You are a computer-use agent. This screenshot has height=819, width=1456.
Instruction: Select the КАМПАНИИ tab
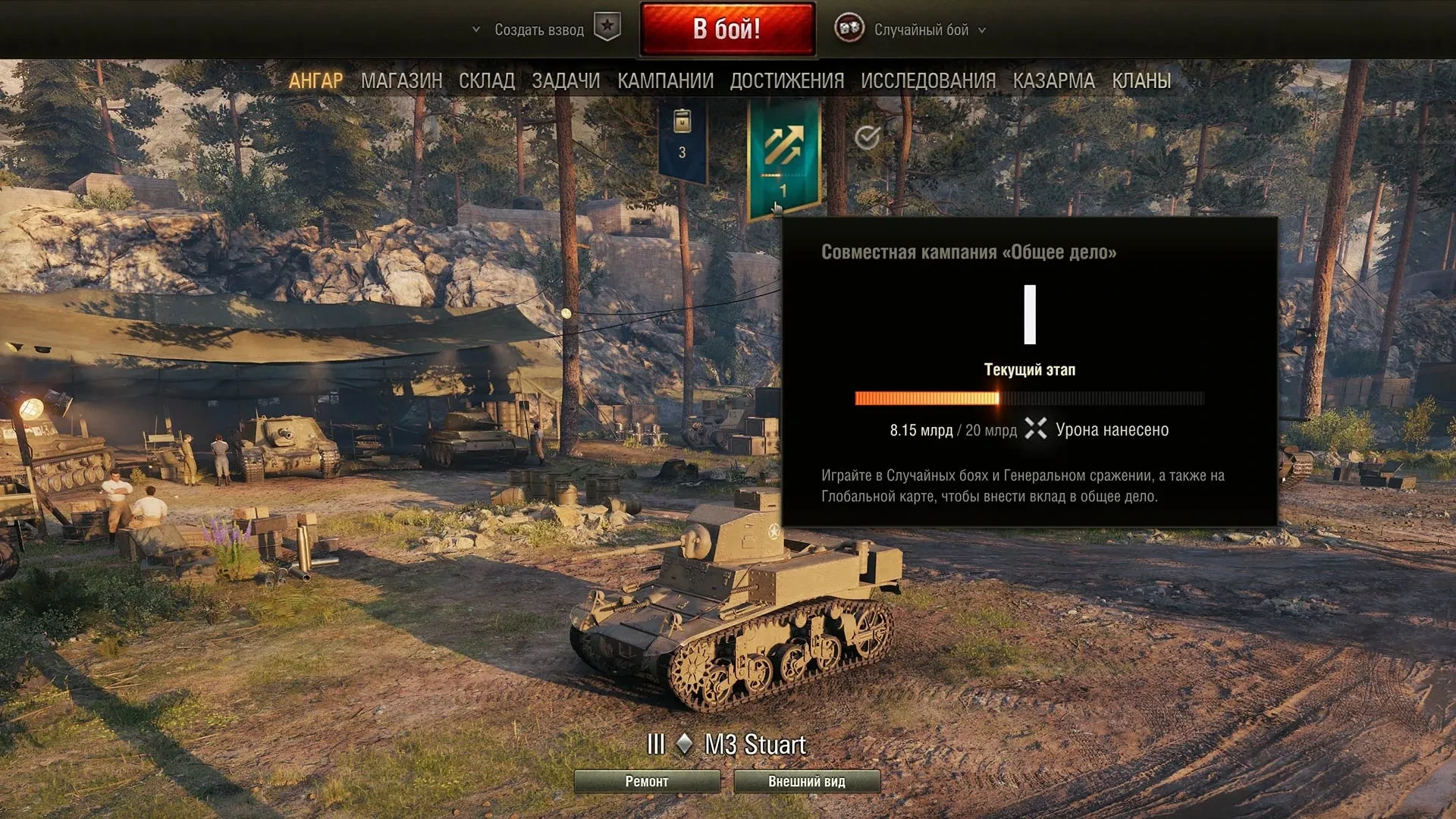[665, 80]
